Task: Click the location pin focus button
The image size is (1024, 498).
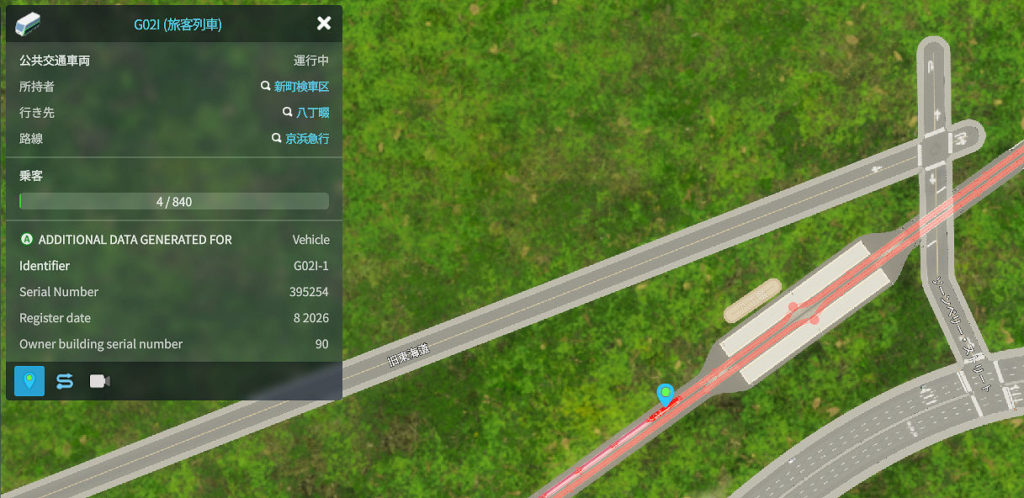Action: coord(30,381)
